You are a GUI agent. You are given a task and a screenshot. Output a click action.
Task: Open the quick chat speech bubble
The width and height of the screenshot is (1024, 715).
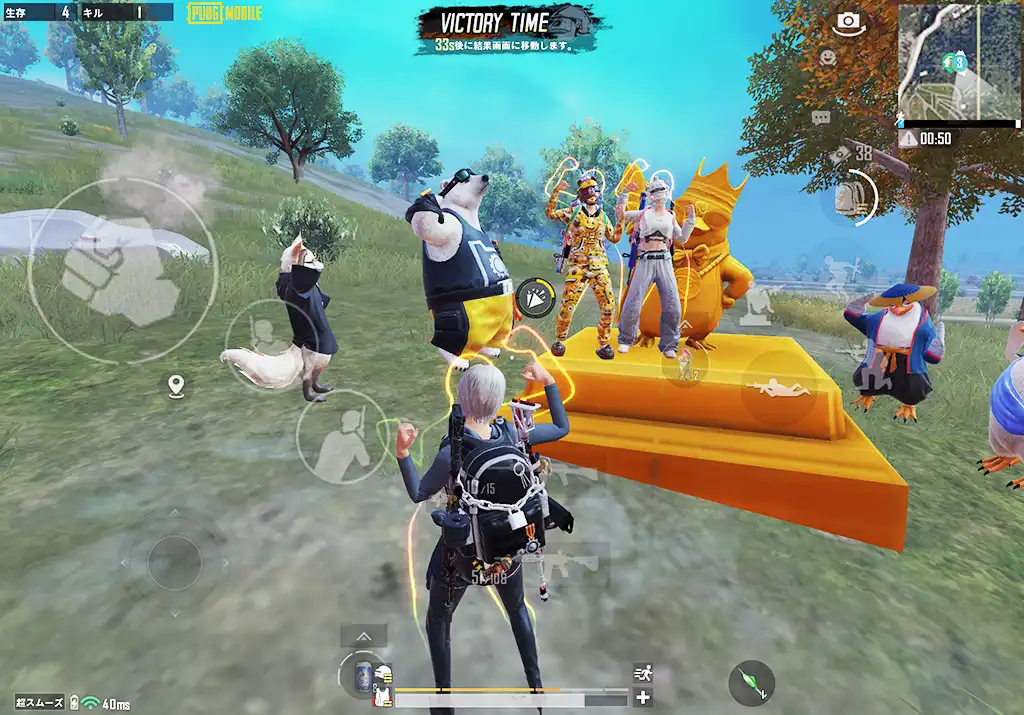coord(821,118)
